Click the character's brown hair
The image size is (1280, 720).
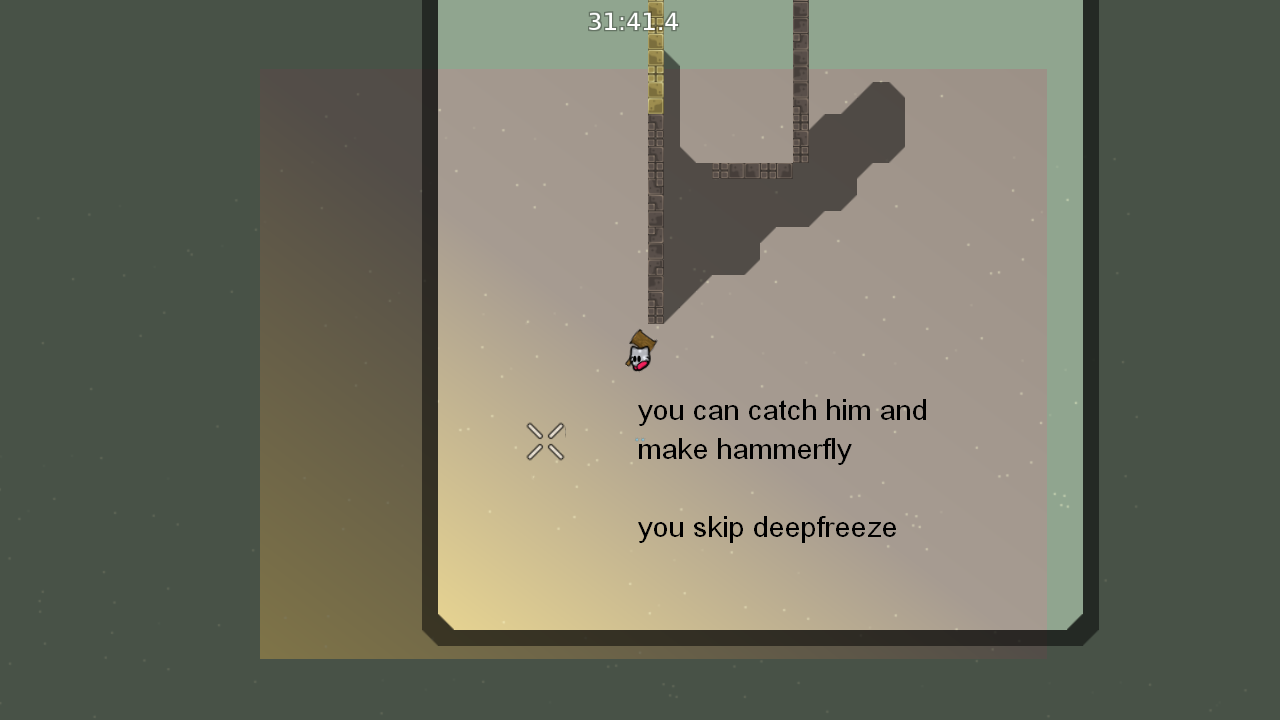(x=644, y=340)
